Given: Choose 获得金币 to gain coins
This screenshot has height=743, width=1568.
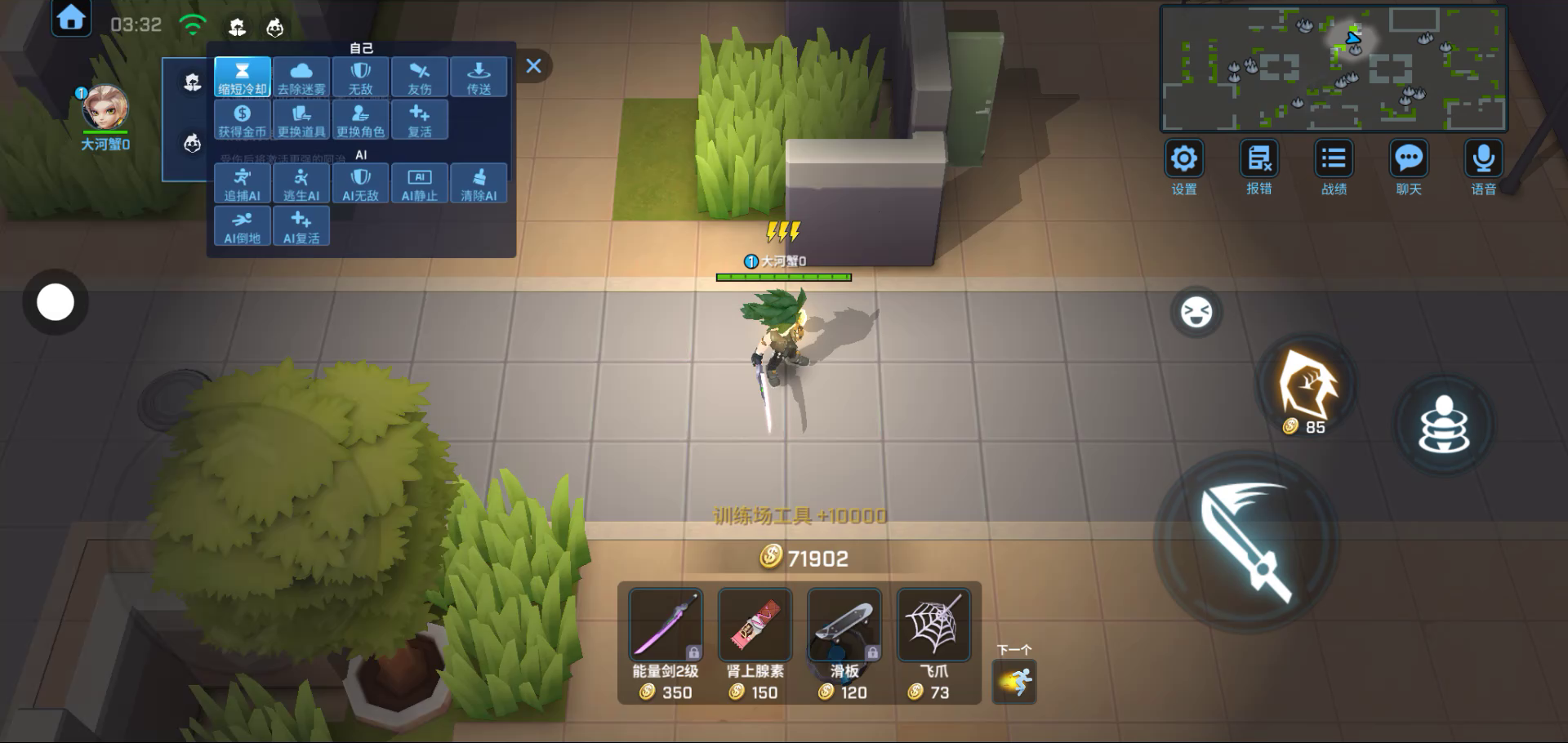Looking at the screenshot, I should point(243,120).
